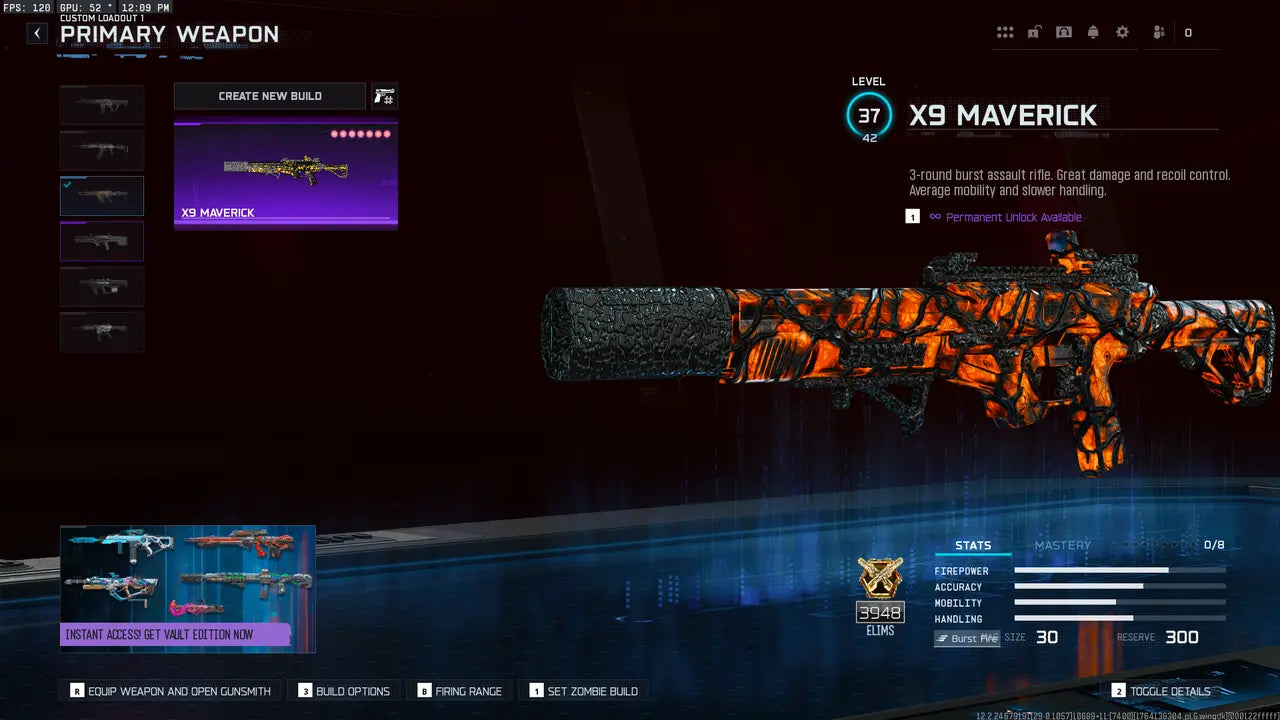Launch the Firing Range
The height and width of the screenshot is (720, 1280).
pos(460,691)
